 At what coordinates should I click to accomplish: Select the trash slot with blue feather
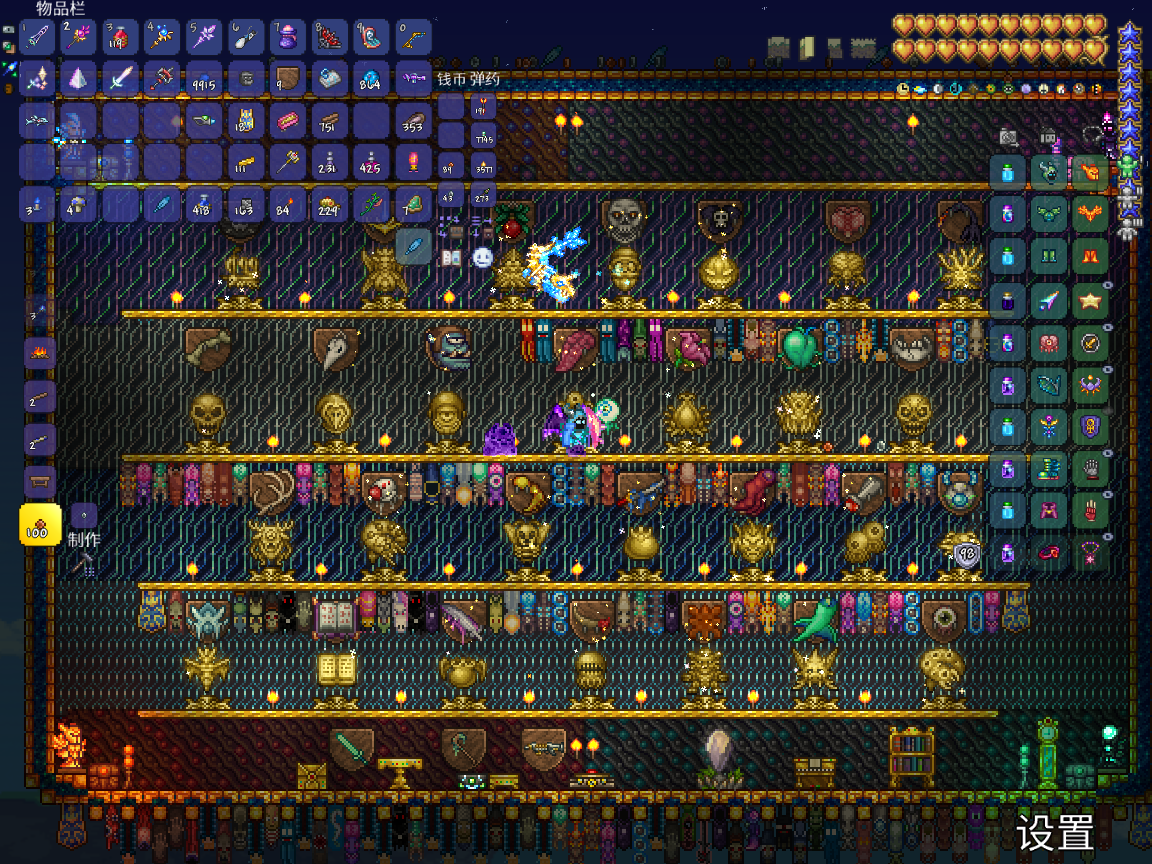click(x=413, y=246)
